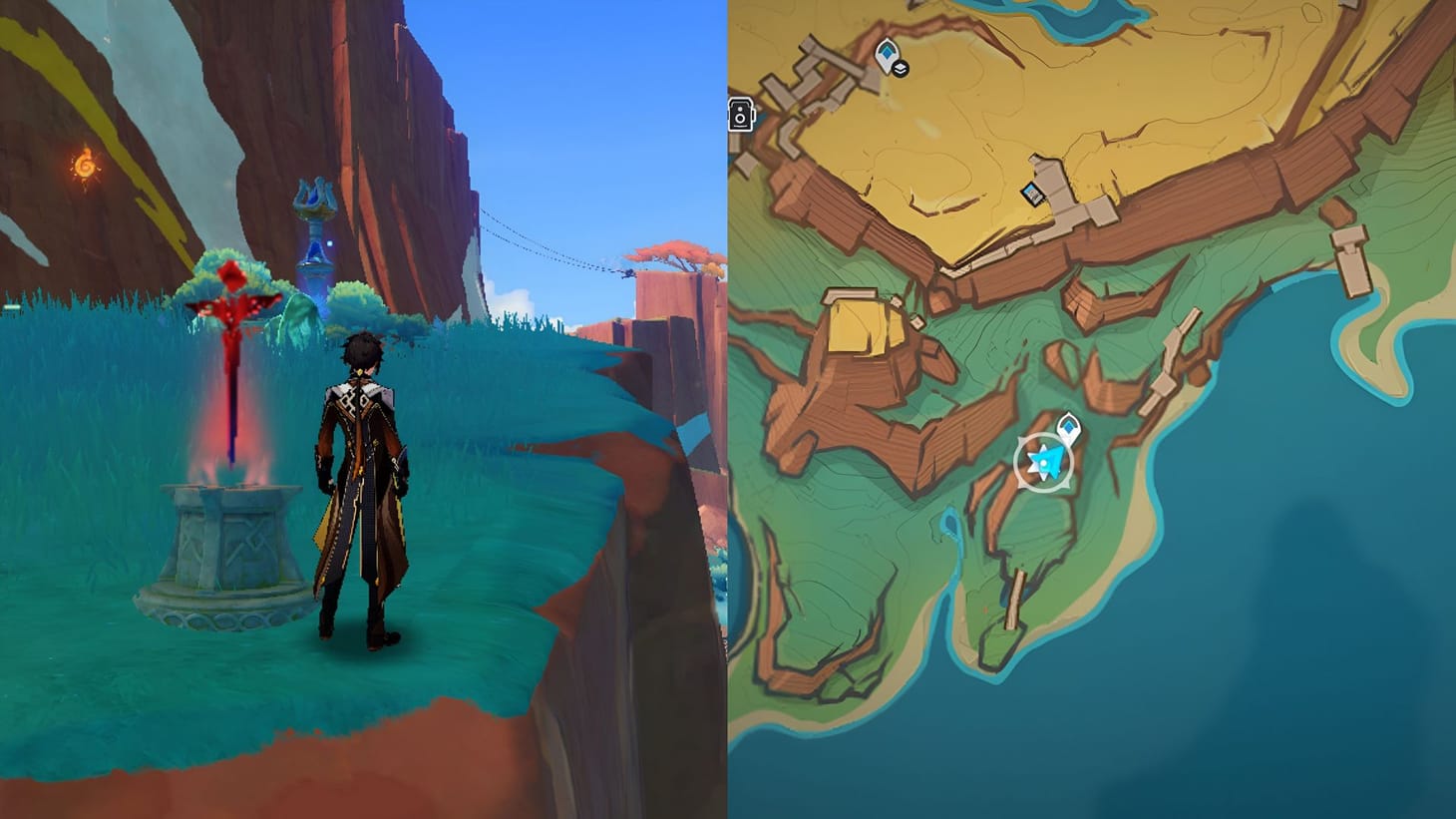The height and width of the screenshot is (819, 1456).
Task: Click the orange glowing emblem on the cliff face
Action: [86, 163]
